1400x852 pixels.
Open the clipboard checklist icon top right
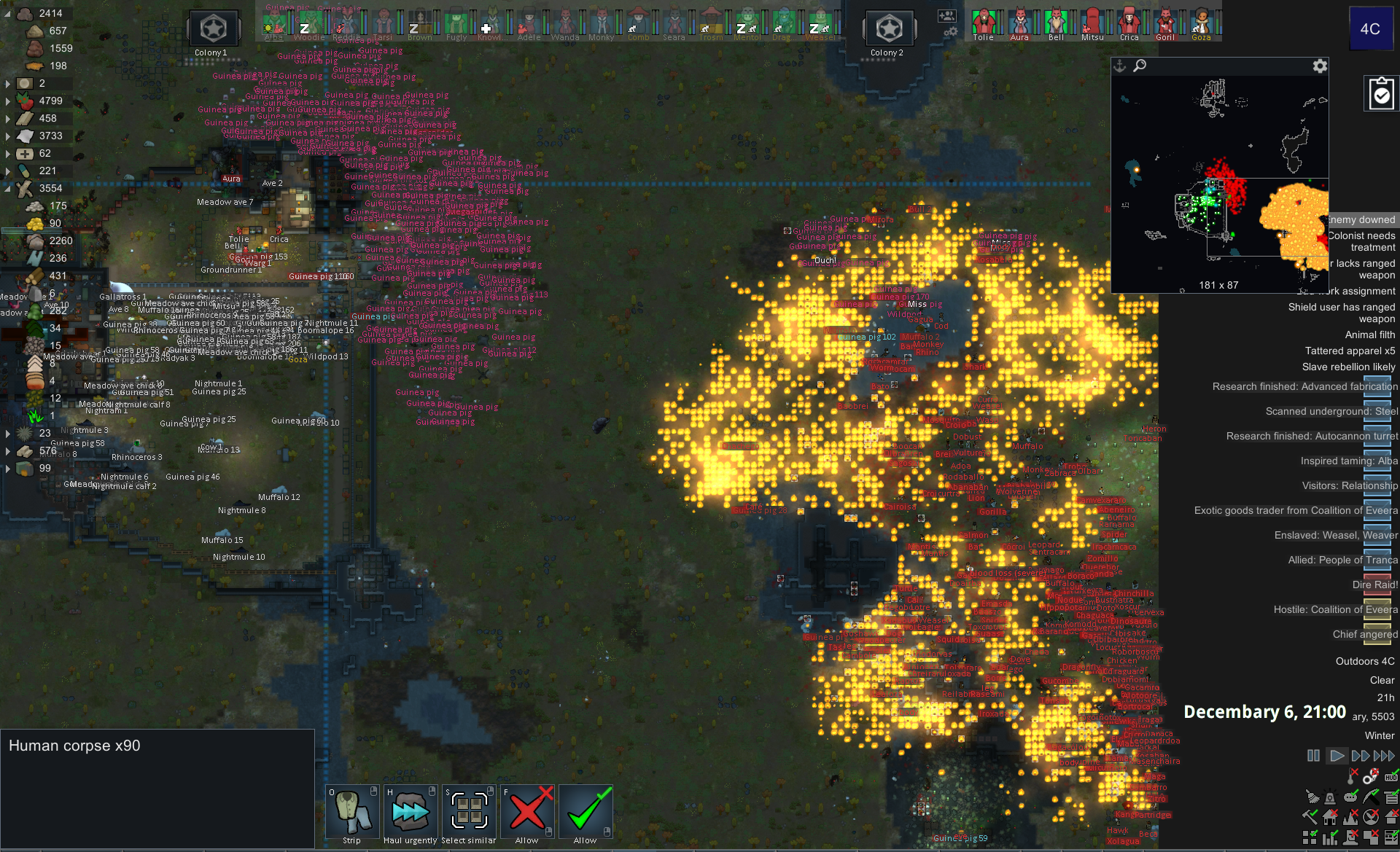click(x=1380, y=93)
